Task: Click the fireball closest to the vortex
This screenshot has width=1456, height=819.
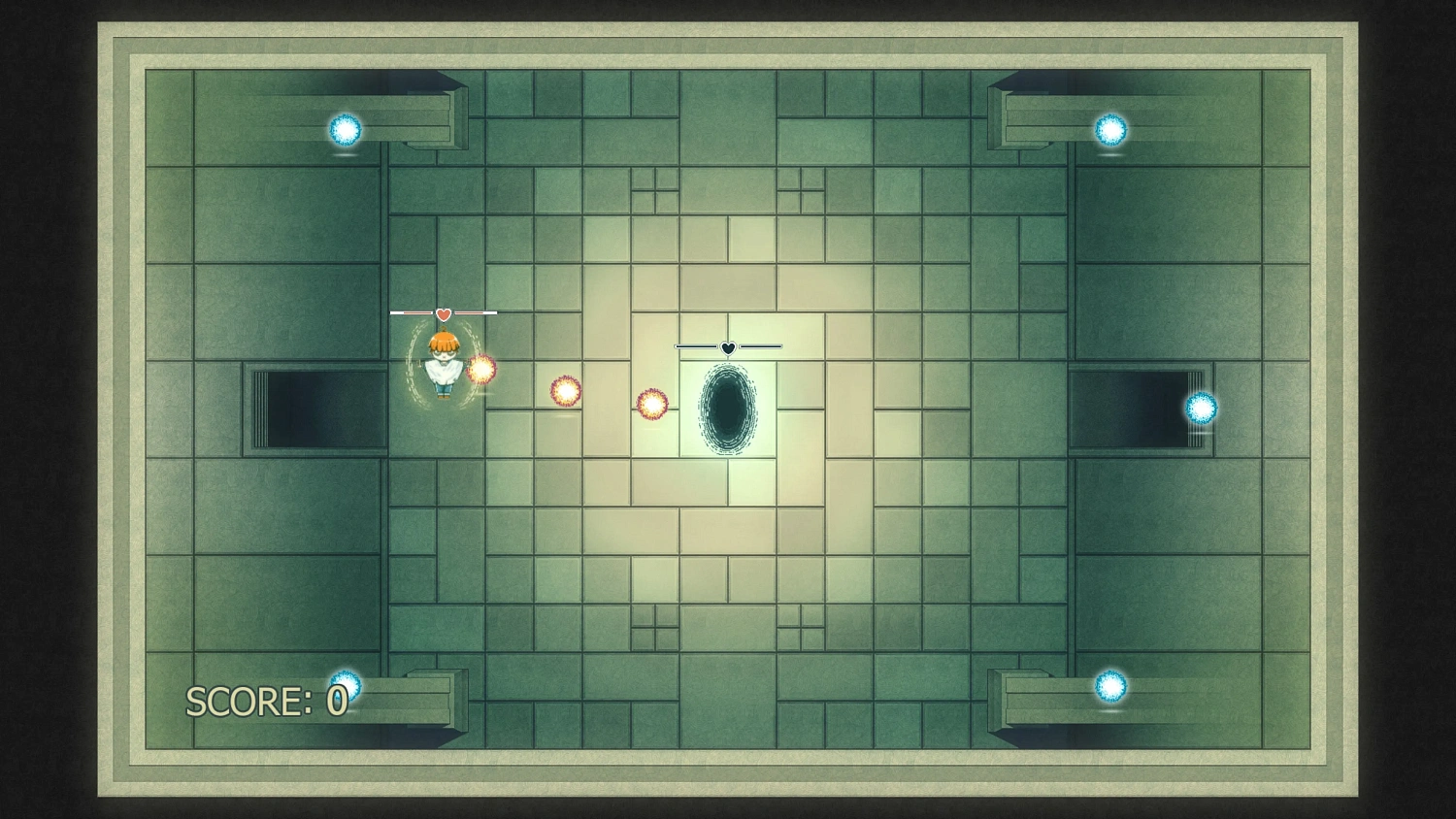Action: 651,405
